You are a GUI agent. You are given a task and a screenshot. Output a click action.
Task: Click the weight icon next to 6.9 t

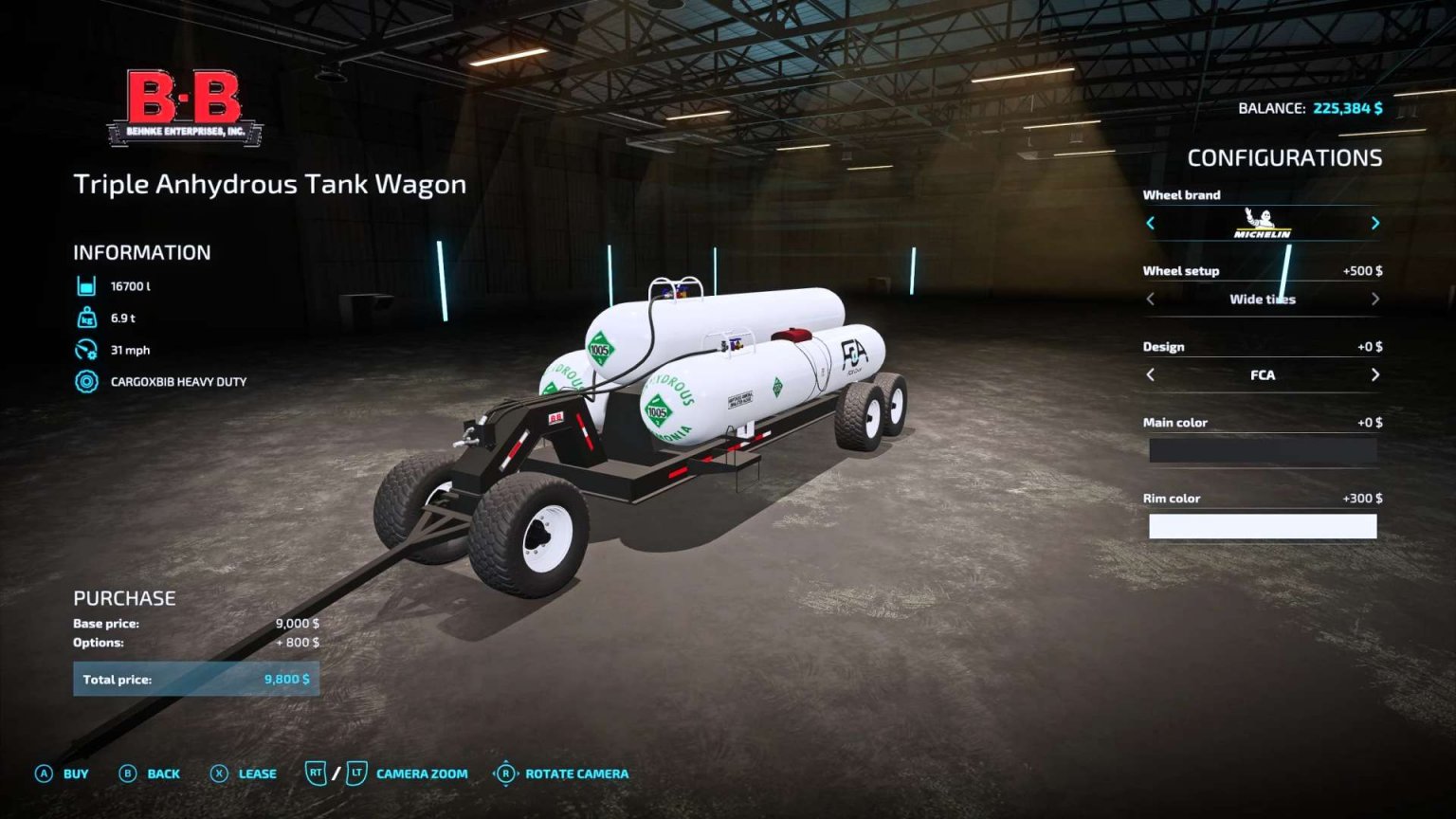86,317
